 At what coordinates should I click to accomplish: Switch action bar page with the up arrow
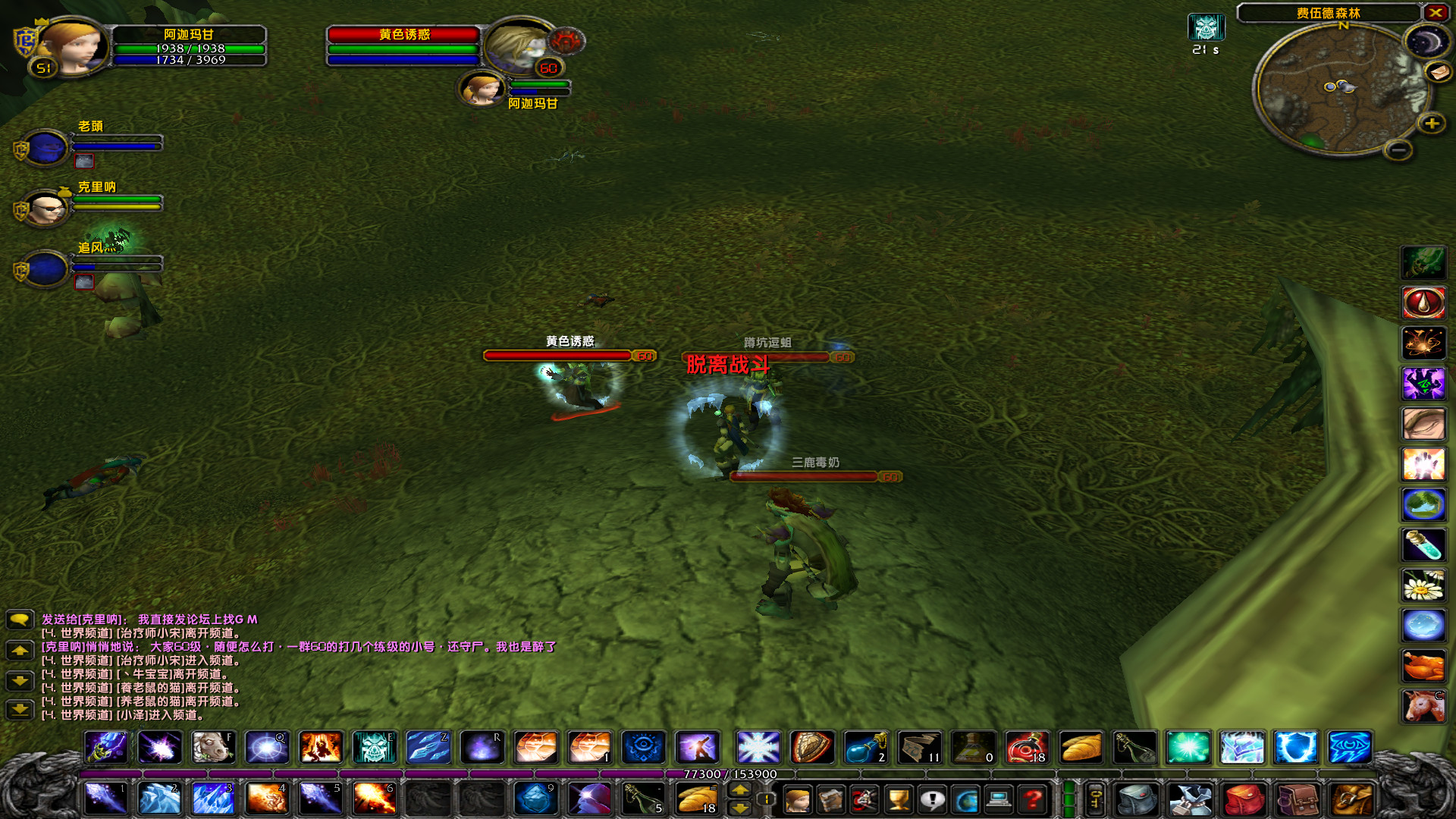click(x=741, y=791)
